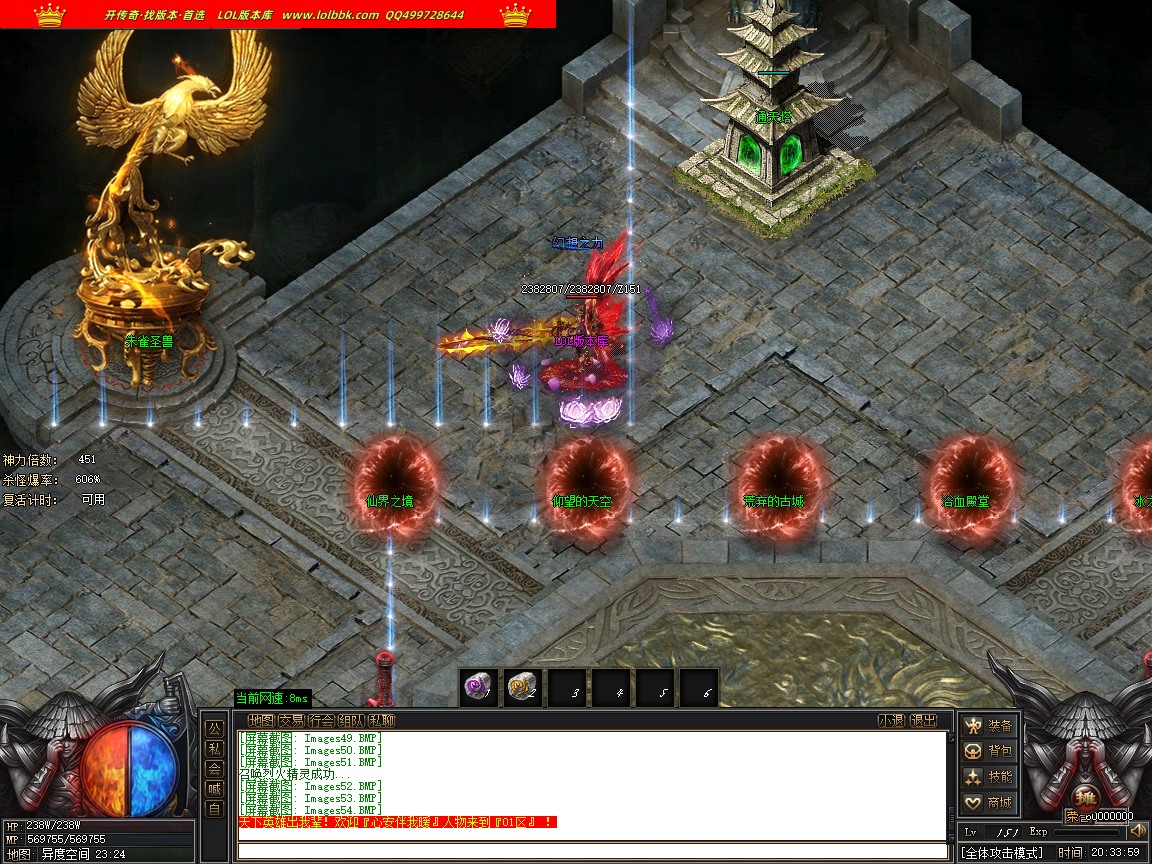Screen dimensions: 1152x864
Task: Toggle the 喊 shout channel filter
Action: 214,788
